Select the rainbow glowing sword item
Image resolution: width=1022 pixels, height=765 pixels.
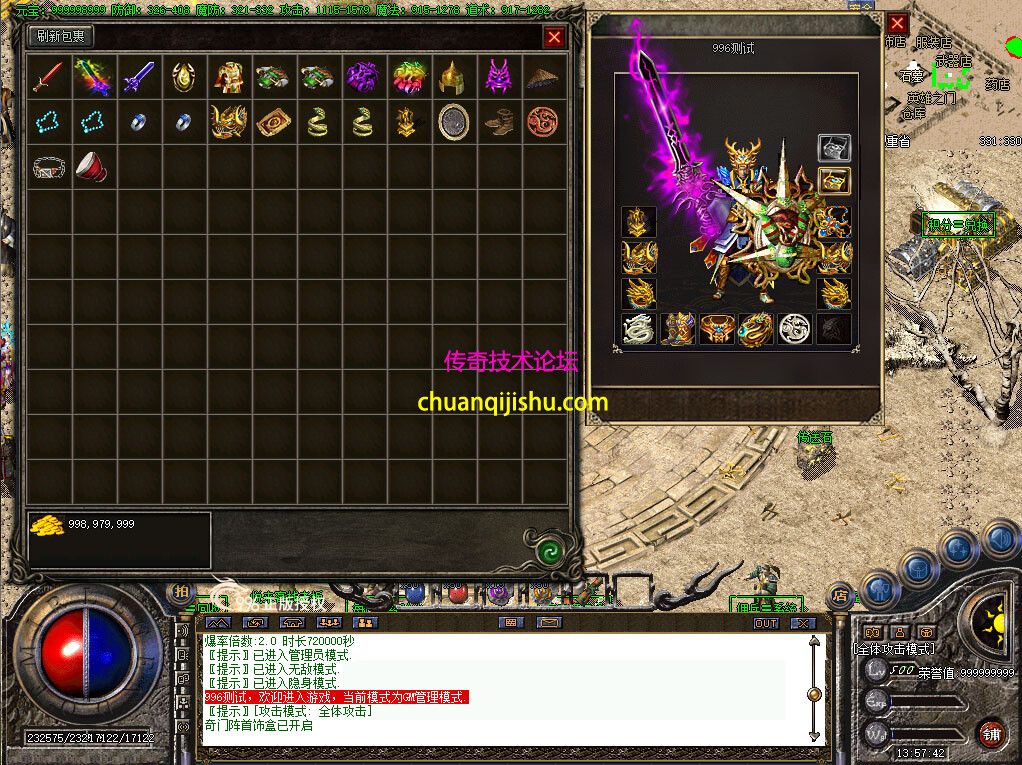(x=93, y=77)
